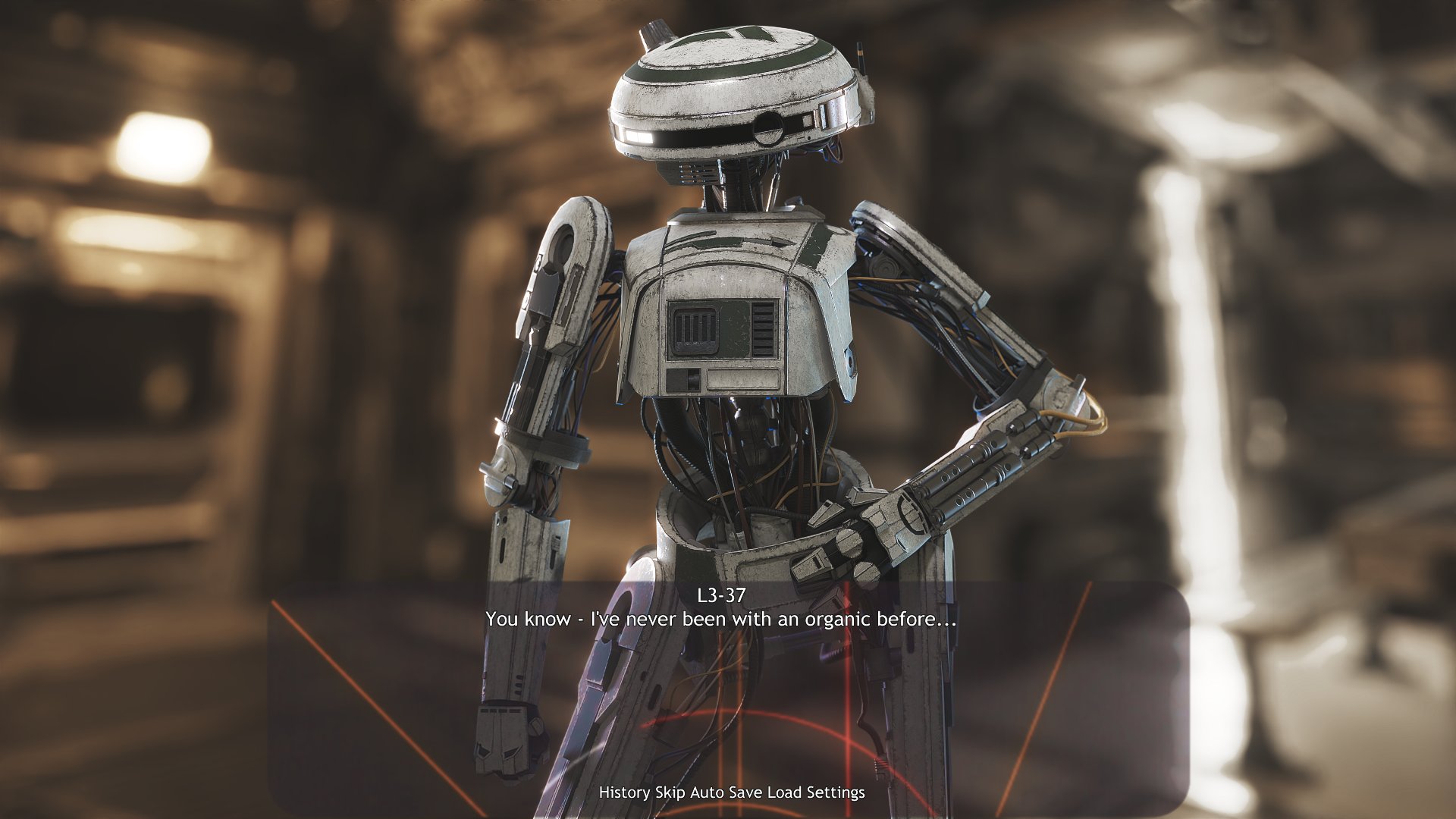Open the History log
1456x819 pixels.
(624, 792)
